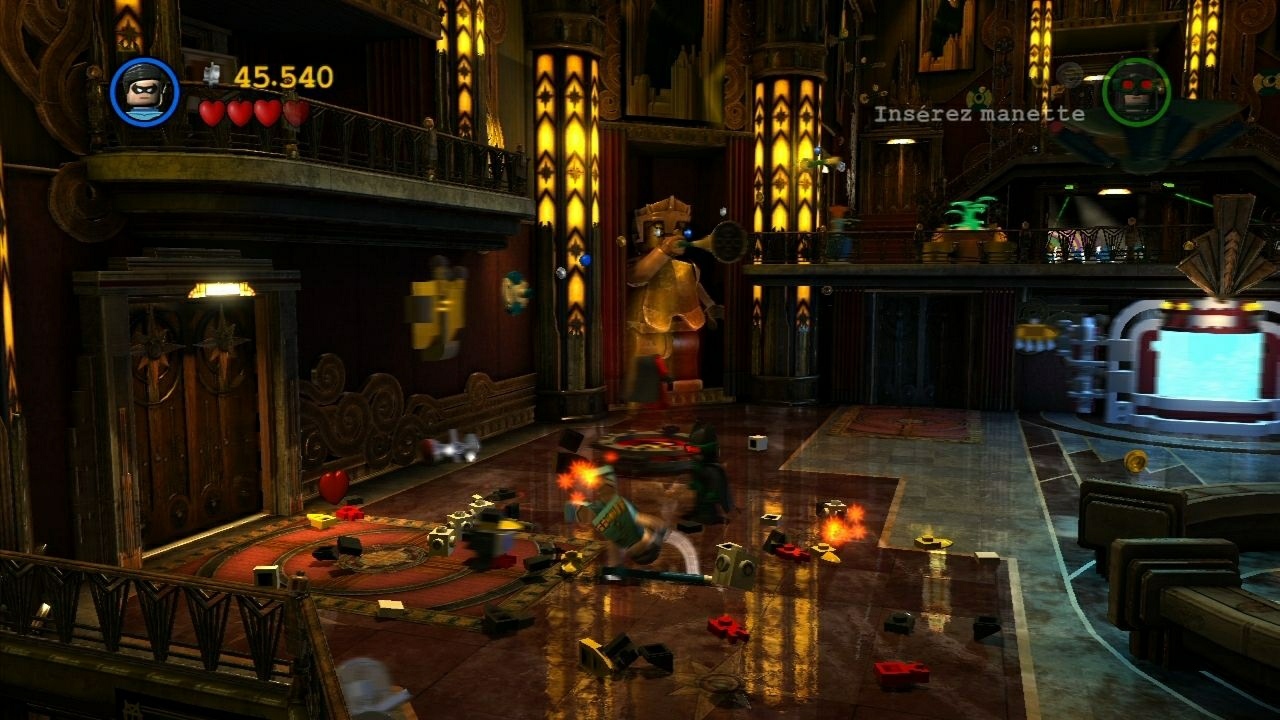1280x720 pixels.
Task: Toggle the third red heart indicator
Action: pyautogui.click(x=268, y=113)
